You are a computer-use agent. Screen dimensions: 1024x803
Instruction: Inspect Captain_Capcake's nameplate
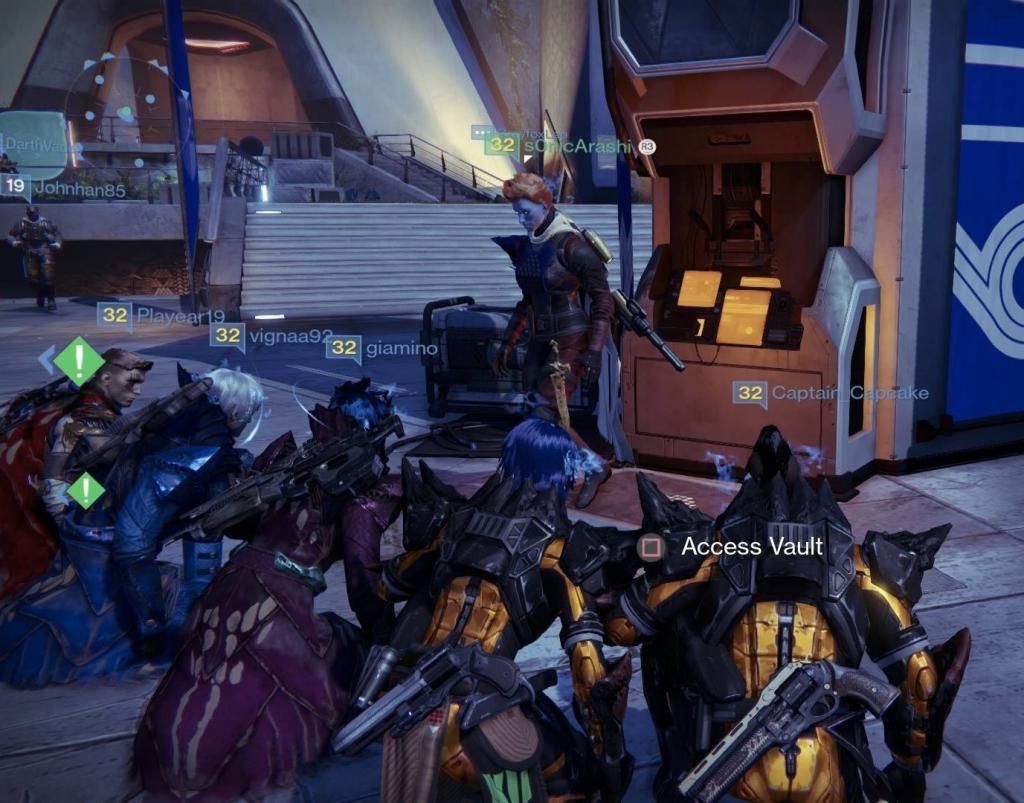830,393
